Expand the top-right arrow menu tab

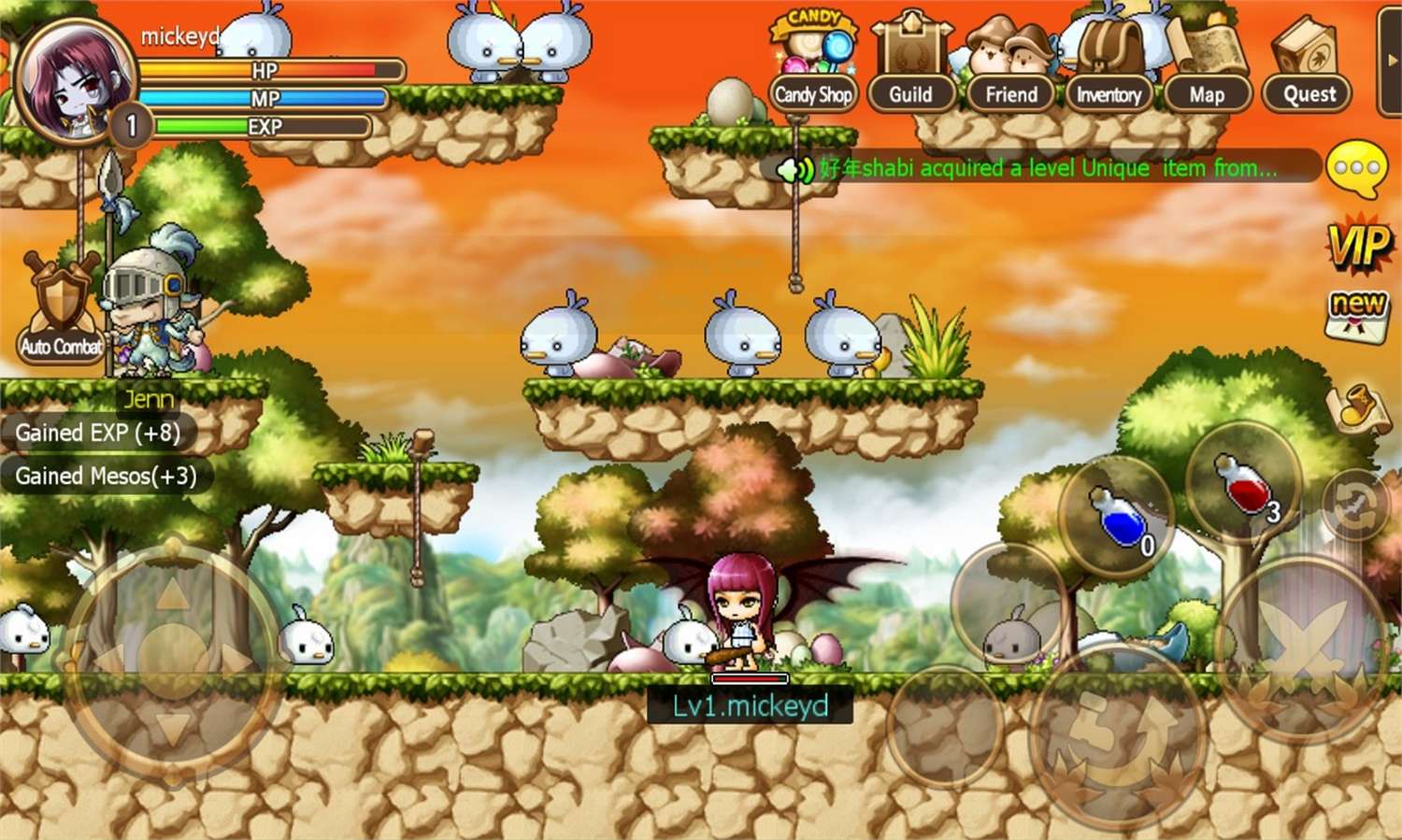pos(1391,61)
